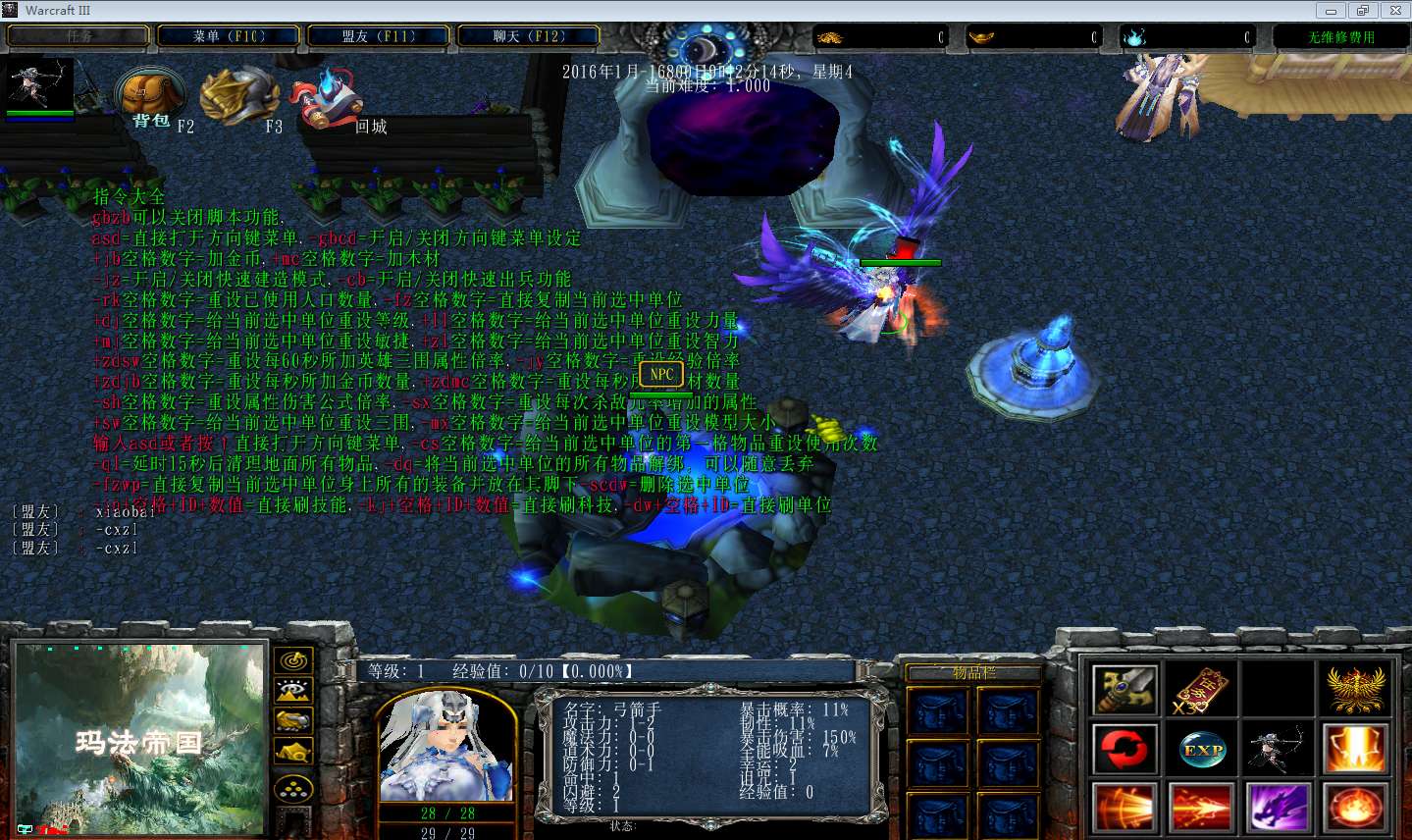Open the formation toggle button beside minimap
Viewport: 1412px width, 840px height.
[293, 788]
